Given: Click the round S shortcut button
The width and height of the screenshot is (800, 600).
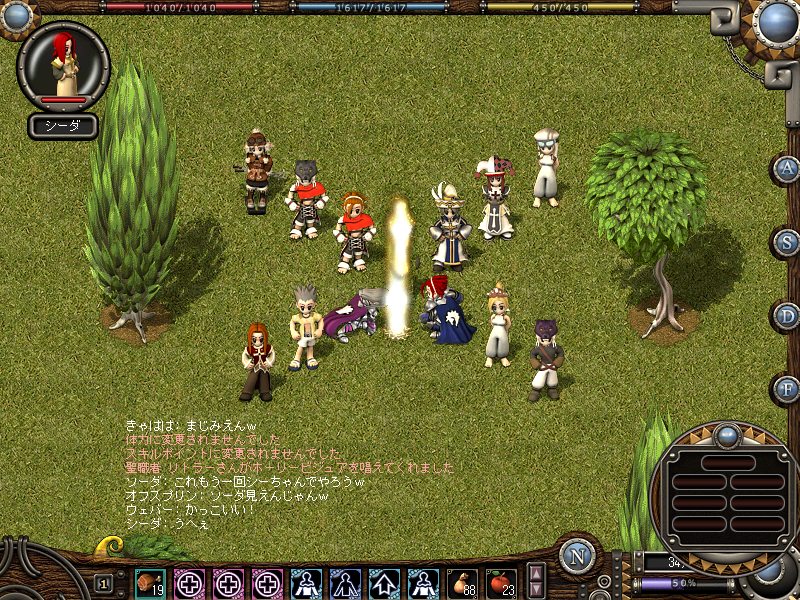Looking at the screenshot, I should point(787,242).
